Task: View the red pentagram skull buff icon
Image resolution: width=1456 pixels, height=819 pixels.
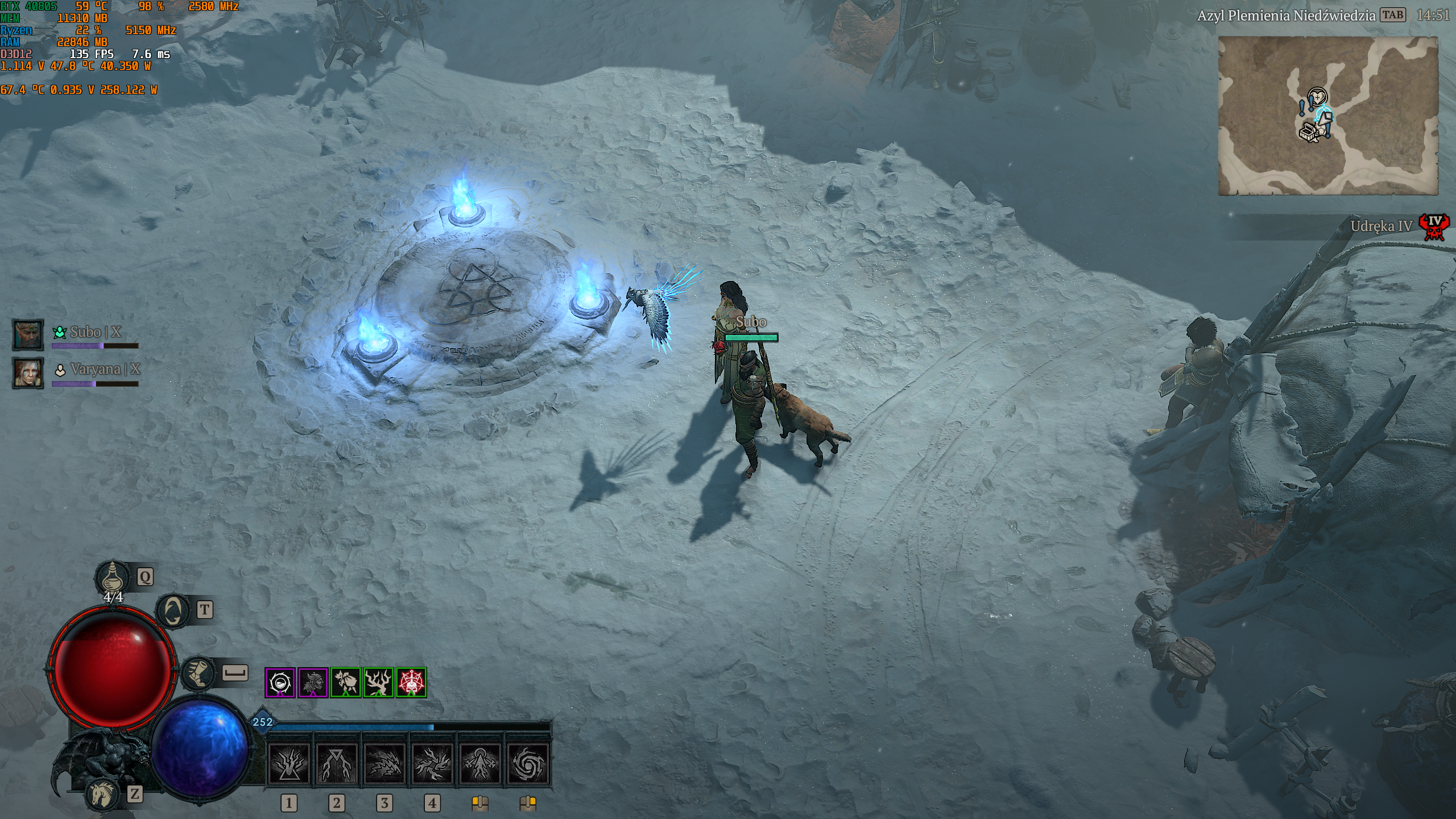Action: tap(411, 682)
